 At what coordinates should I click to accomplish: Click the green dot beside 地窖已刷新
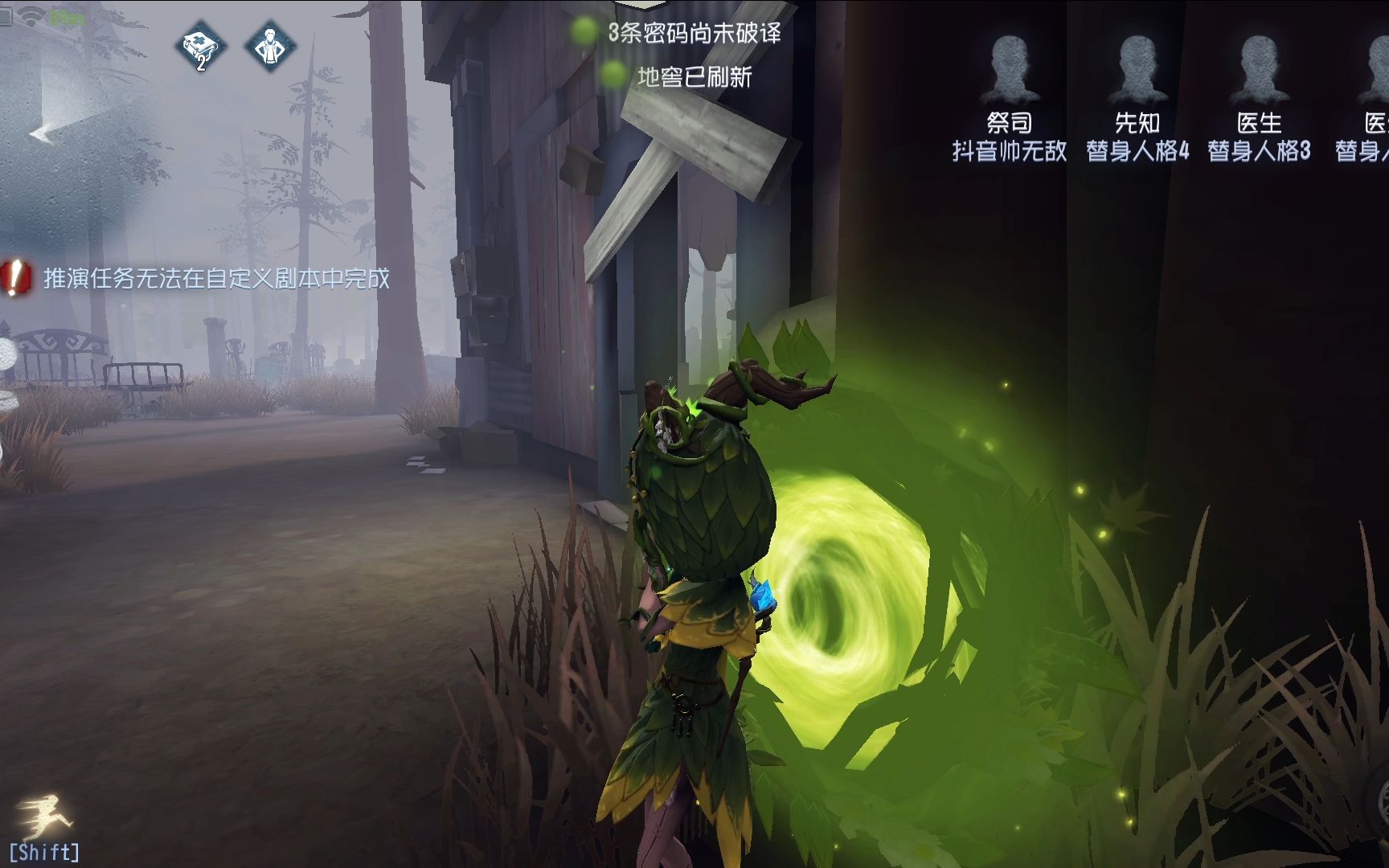pos(613,76)
